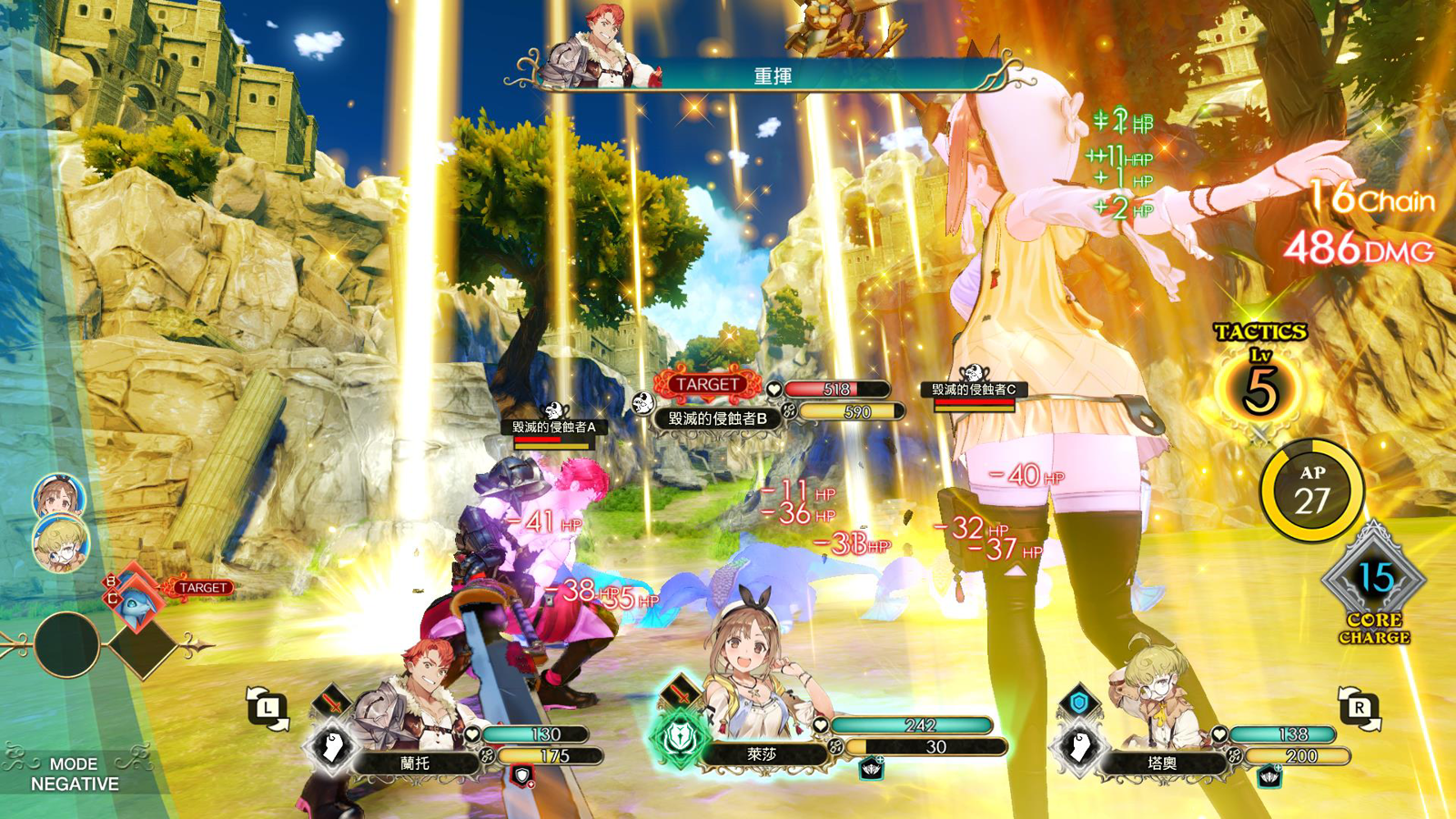
Task: Click the fist stance icon beside 蘭托's name
Action: tap(331, 745)
